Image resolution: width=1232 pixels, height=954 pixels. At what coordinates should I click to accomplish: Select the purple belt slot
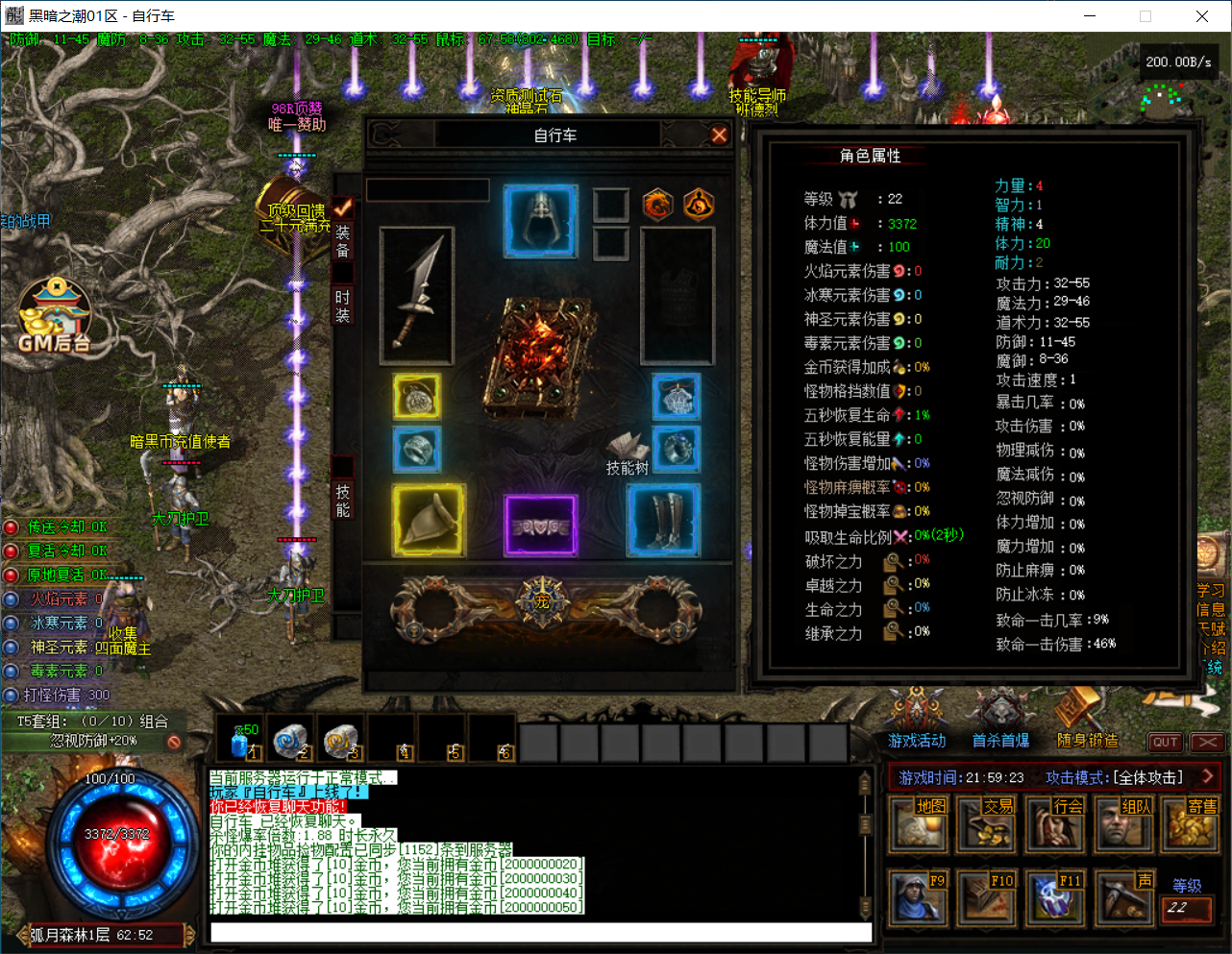tap(541, 526)
